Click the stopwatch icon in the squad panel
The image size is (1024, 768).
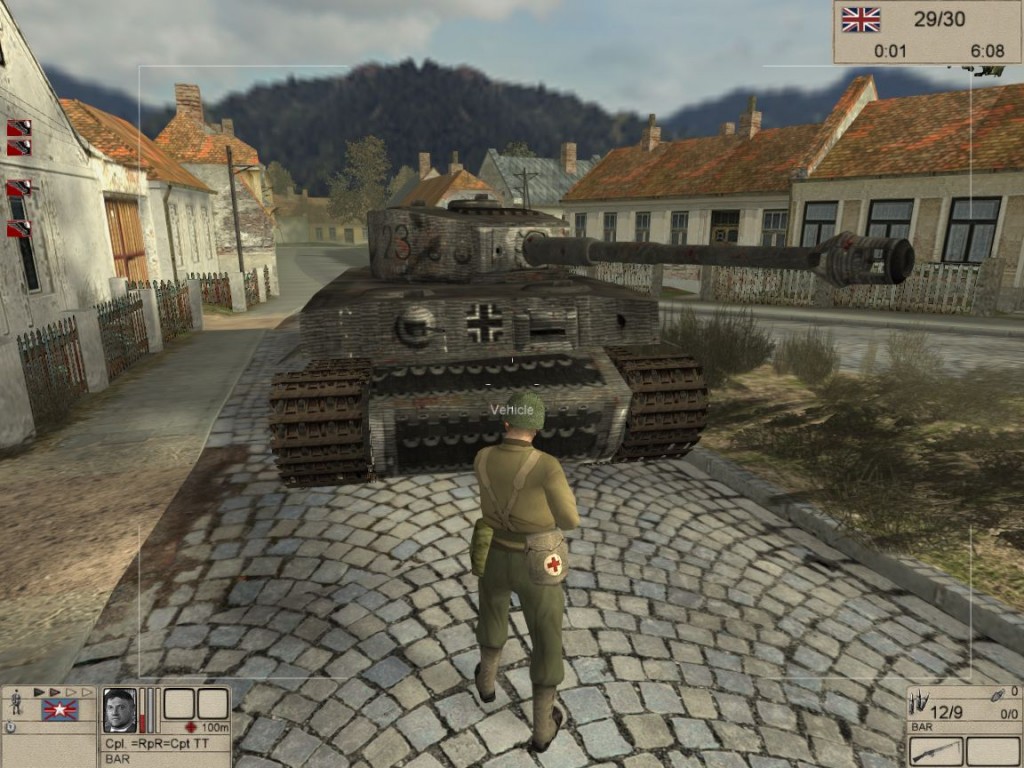(x=10, y=727)
